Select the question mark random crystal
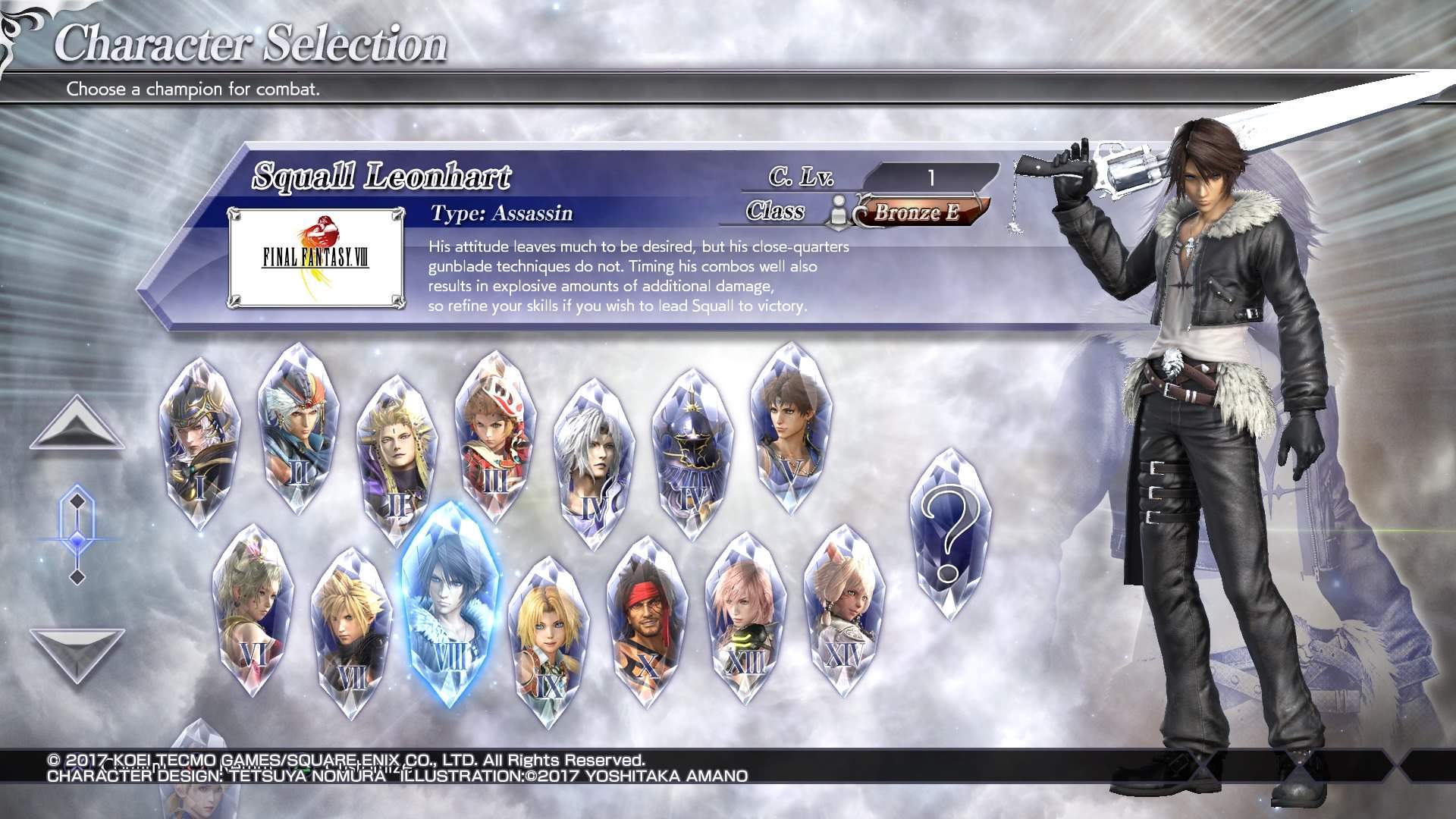The height and width of the screenshot is (819, 1456). 950,535
